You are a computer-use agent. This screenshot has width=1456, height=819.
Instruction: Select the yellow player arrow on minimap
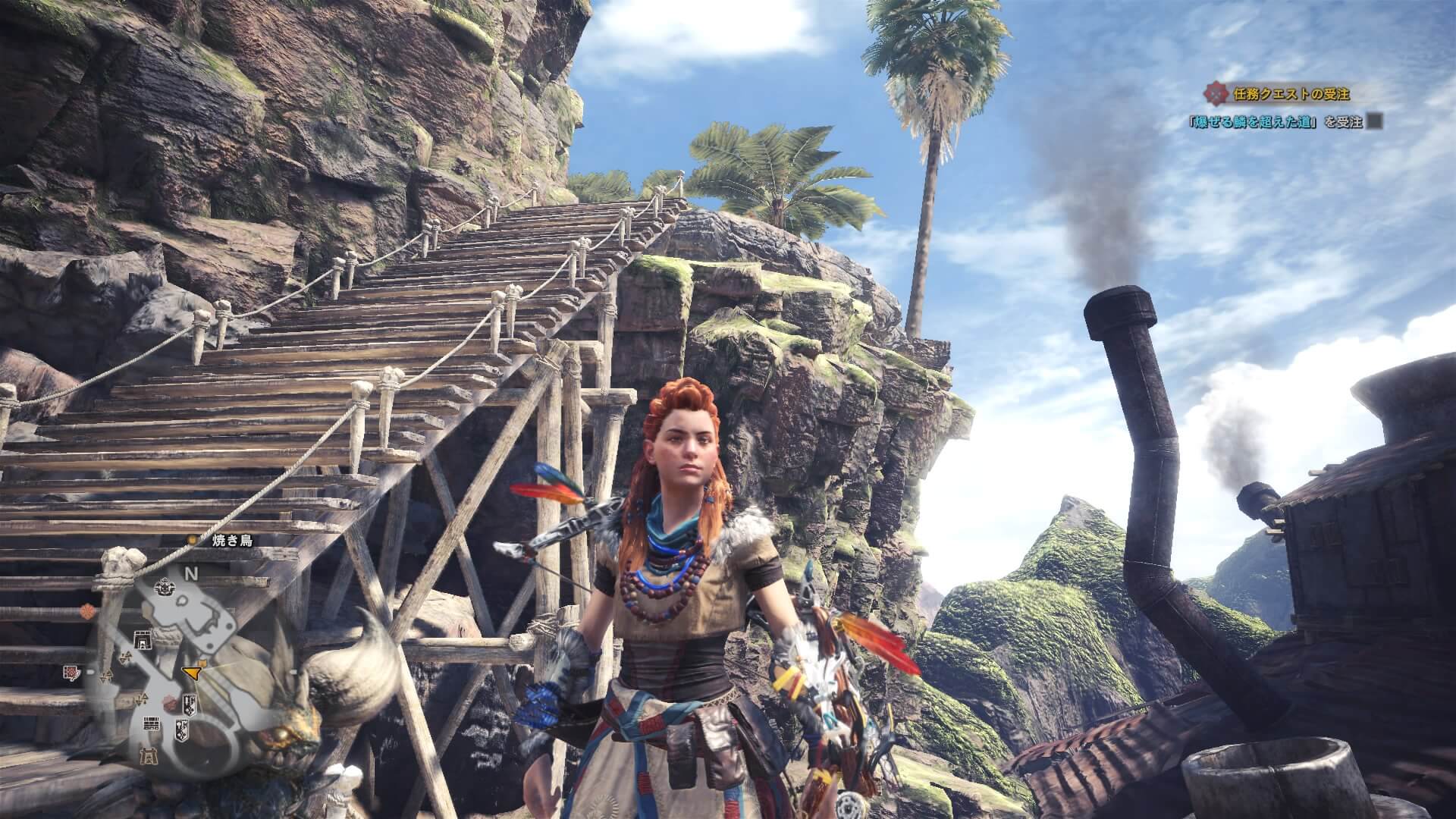192,671
